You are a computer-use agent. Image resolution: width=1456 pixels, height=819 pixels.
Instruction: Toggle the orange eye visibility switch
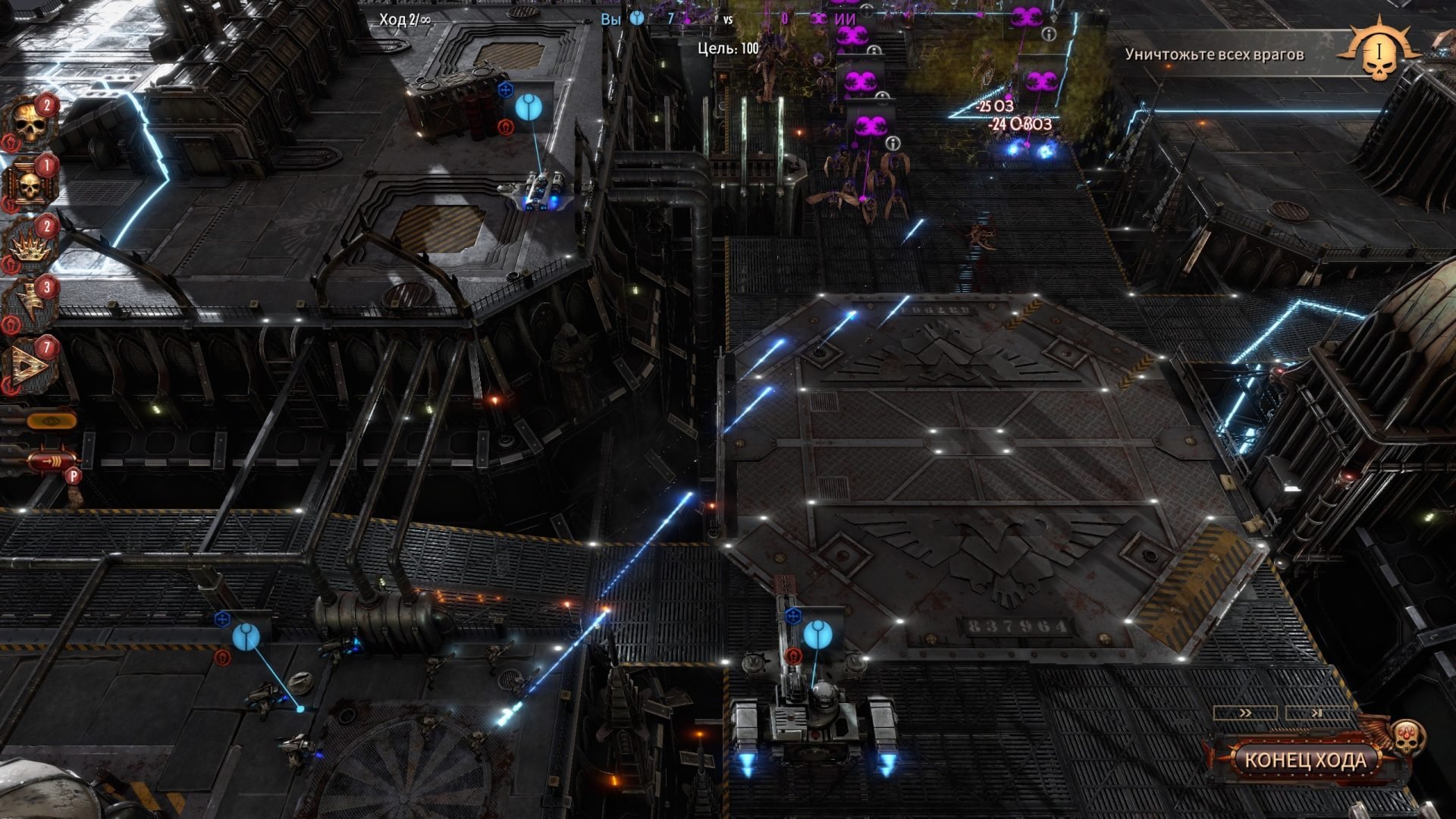[x=50, y=419]
